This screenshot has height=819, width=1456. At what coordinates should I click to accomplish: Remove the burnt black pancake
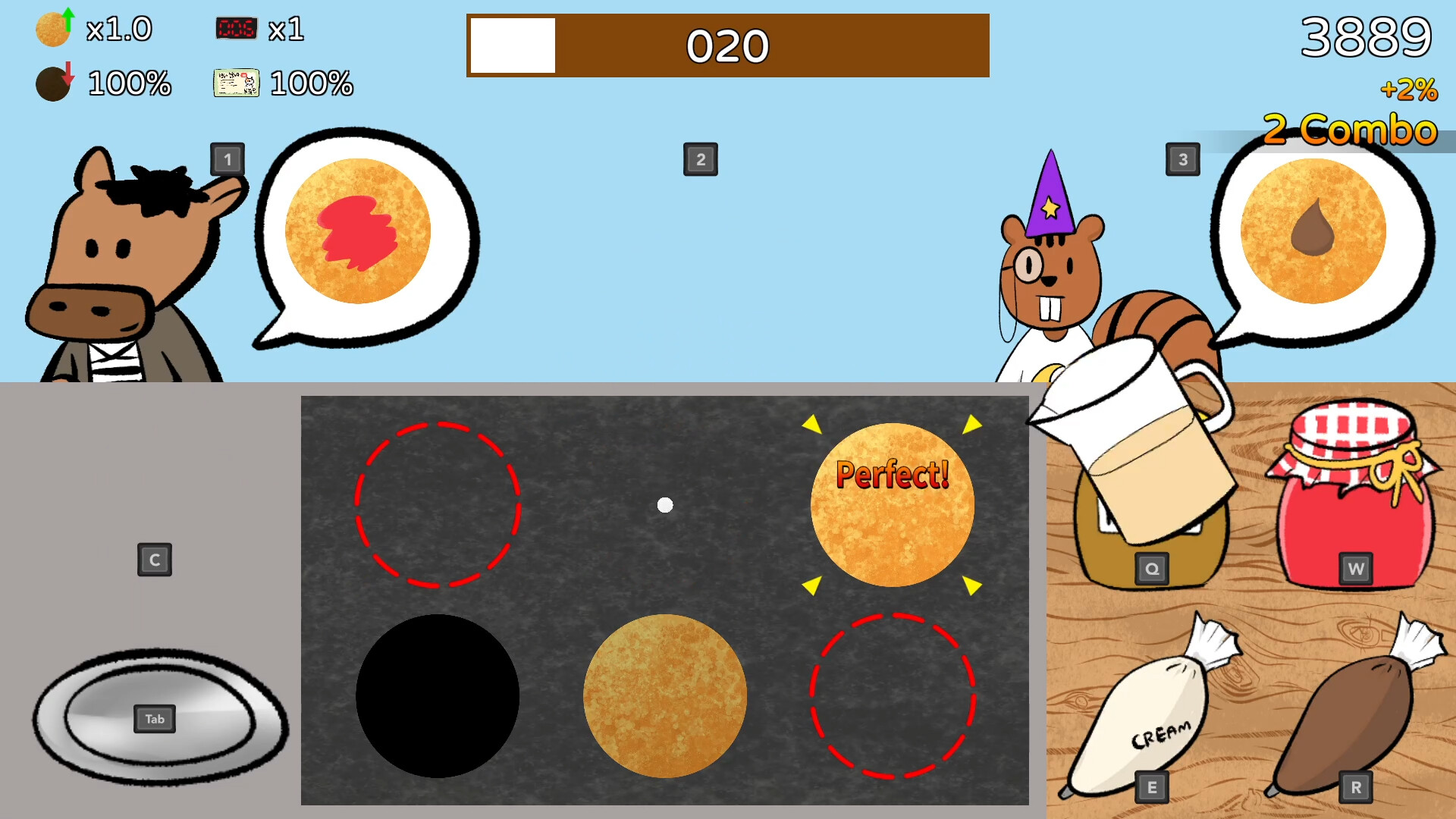tap(438, 696)
